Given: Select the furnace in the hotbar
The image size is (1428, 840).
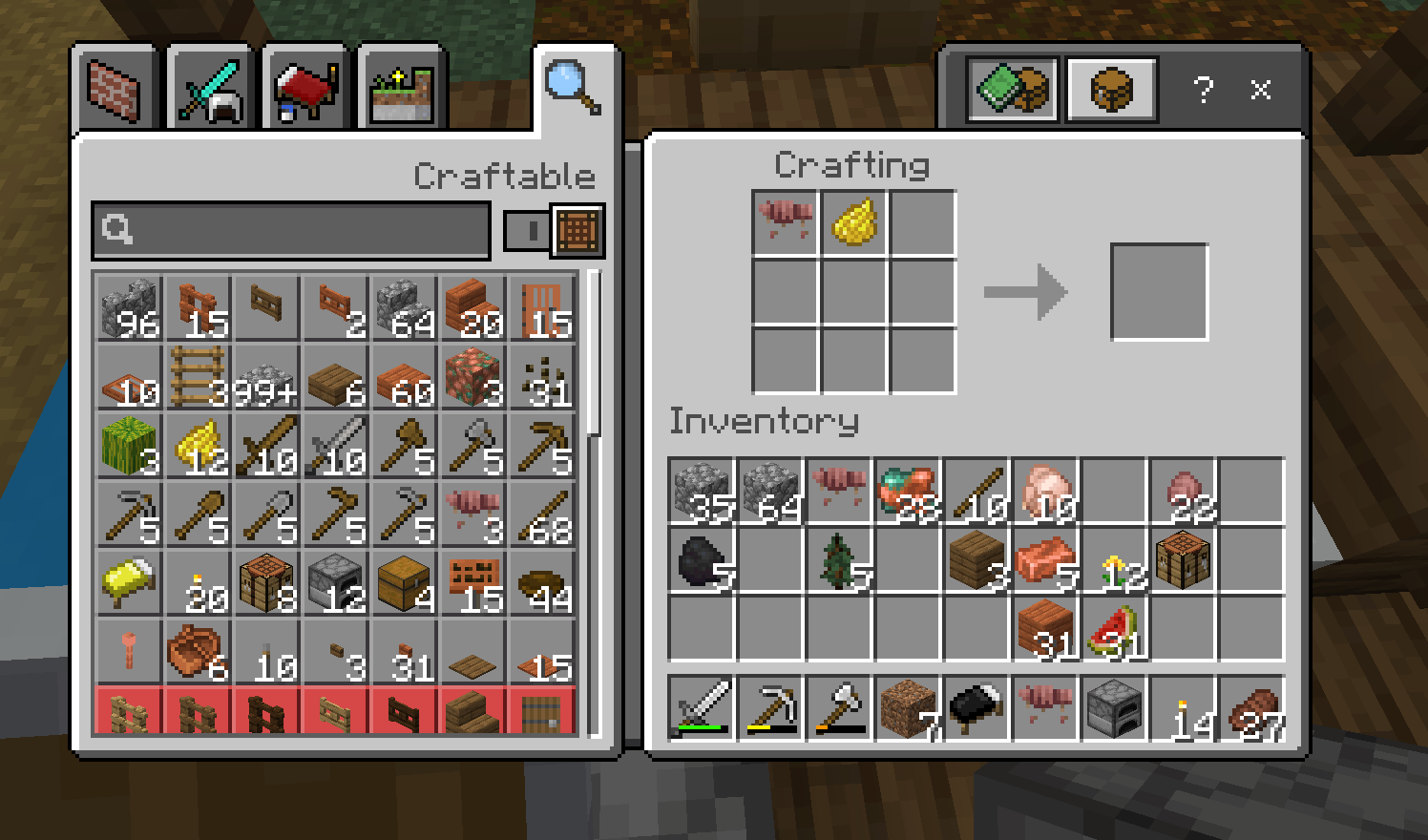Looking at the screenshot, I should click(x=1114, y=708).
